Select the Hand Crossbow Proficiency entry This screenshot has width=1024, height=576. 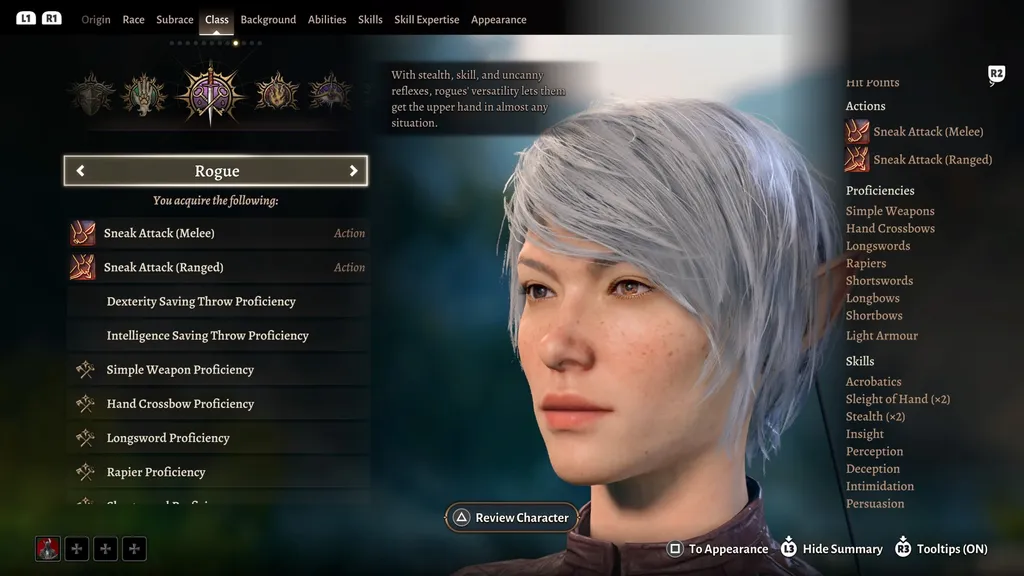218,404
